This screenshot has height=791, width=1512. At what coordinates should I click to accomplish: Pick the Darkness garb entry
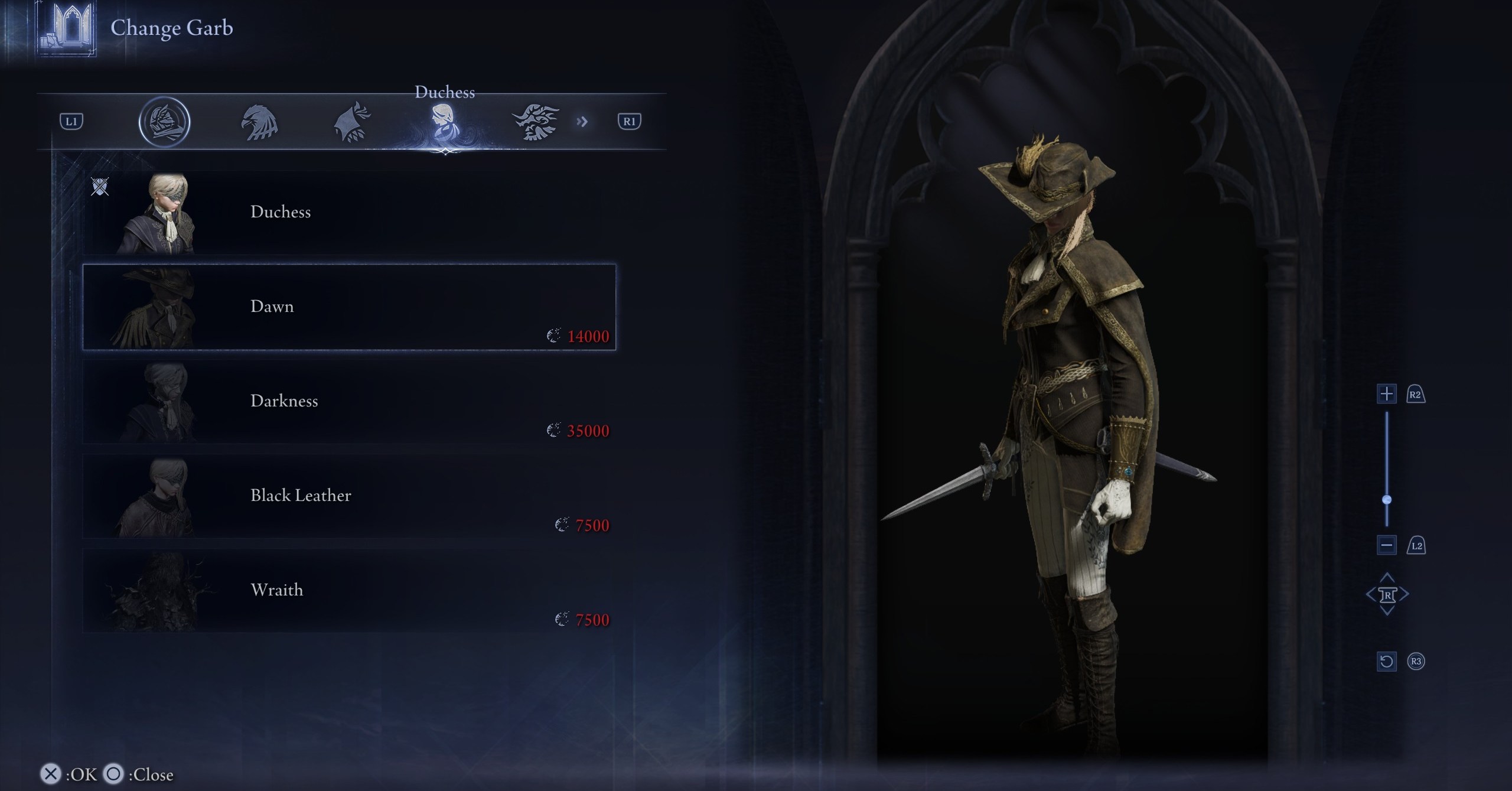[348, 402]
